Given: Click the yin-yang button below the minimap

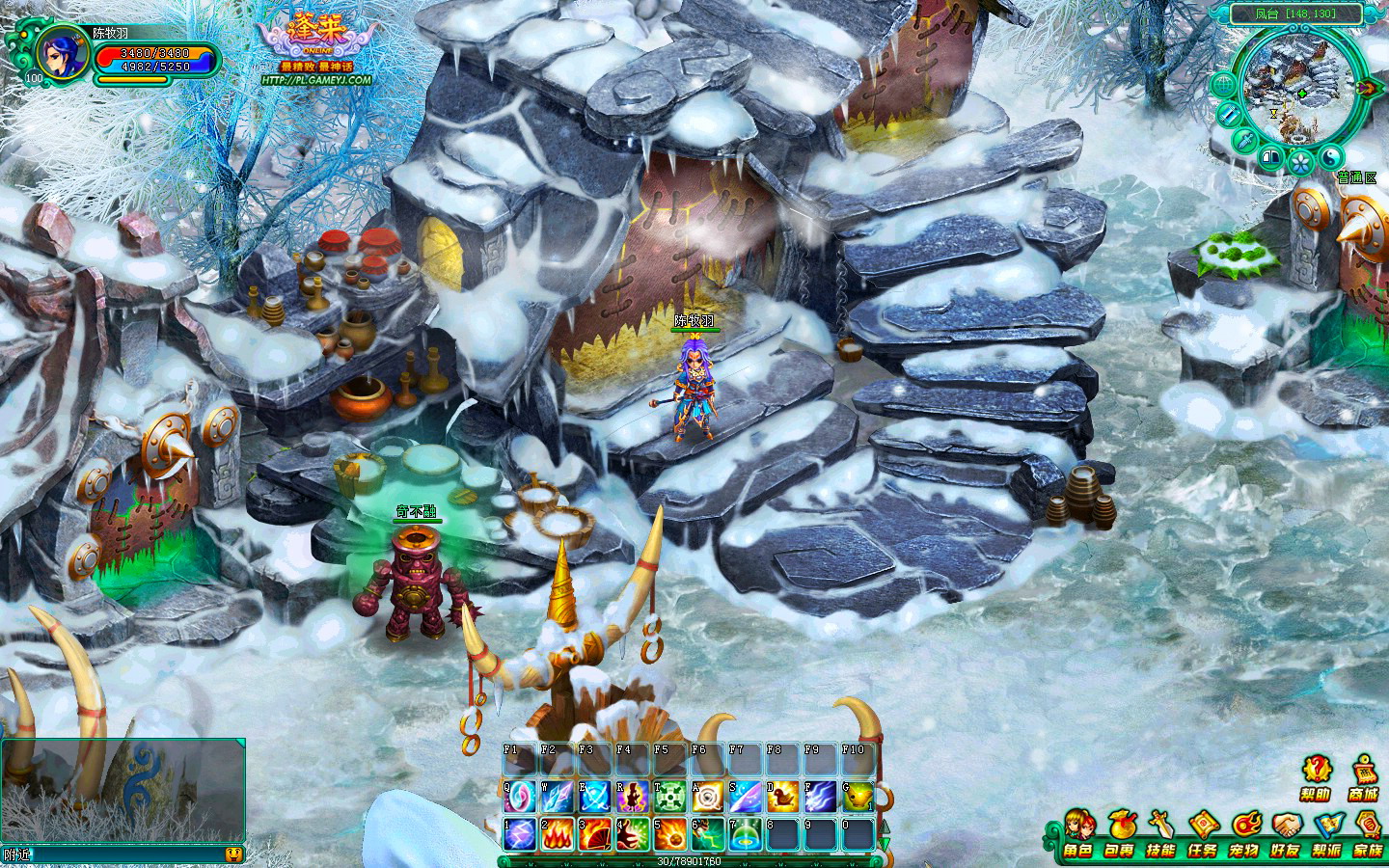Looking at the screenshot, I should tap(1331, 157).
